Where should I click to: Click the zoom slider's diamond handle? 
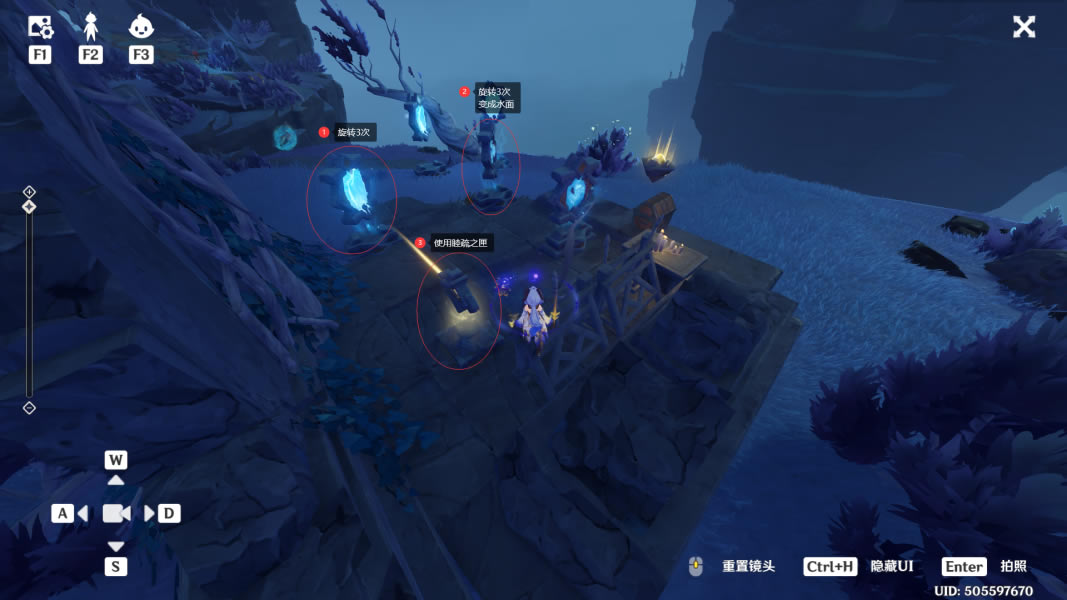(x=29, y=207)
